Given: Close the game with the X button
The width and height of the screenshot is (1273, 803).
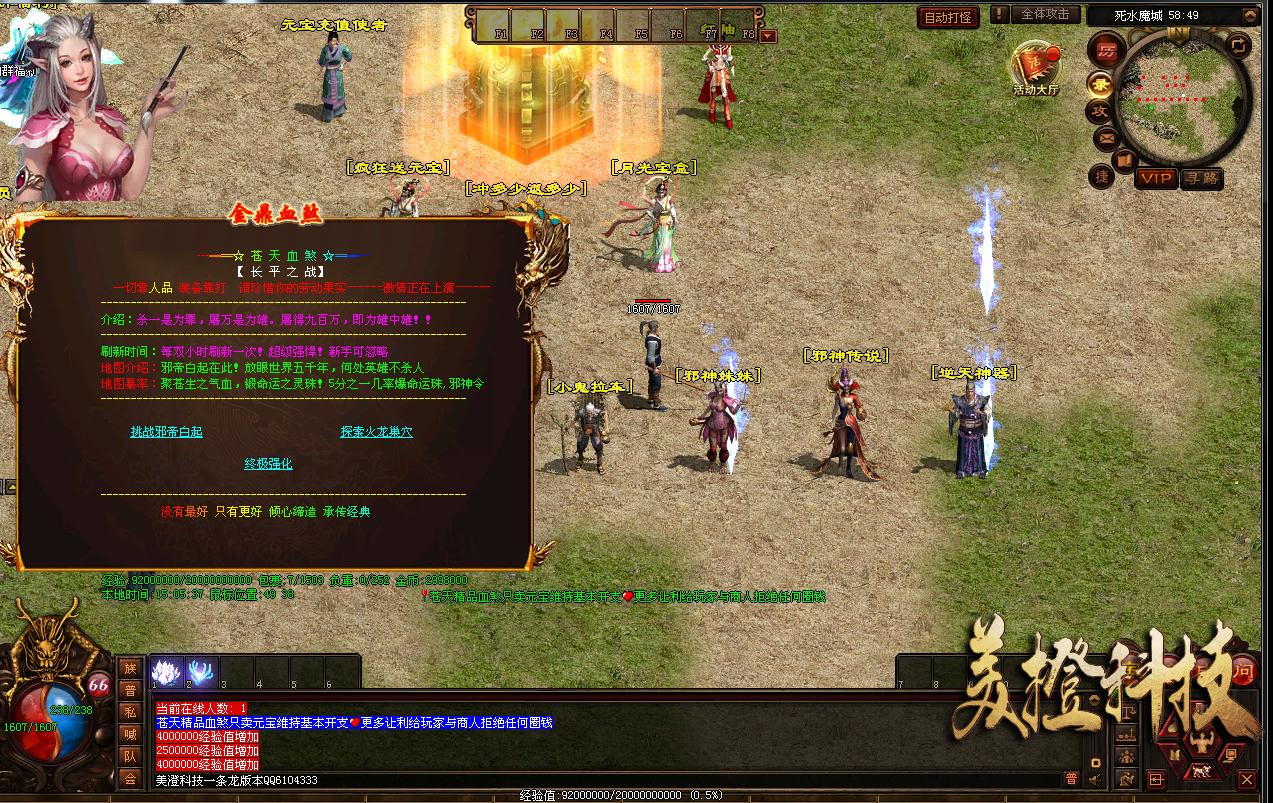Looking at the screenshot, I should [x=1246, y=778].
